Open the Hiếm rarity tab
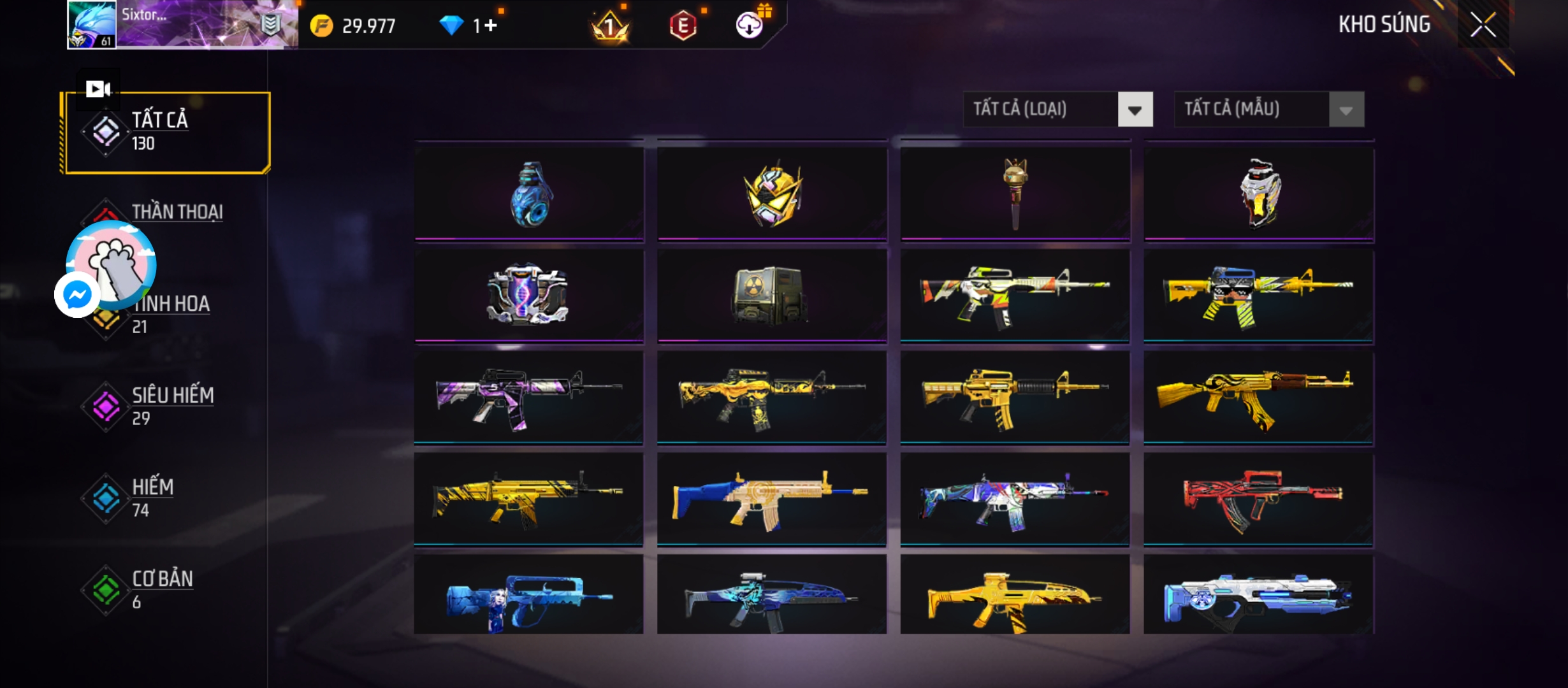This screenshot has height=688, width=1568. (153, 497)
